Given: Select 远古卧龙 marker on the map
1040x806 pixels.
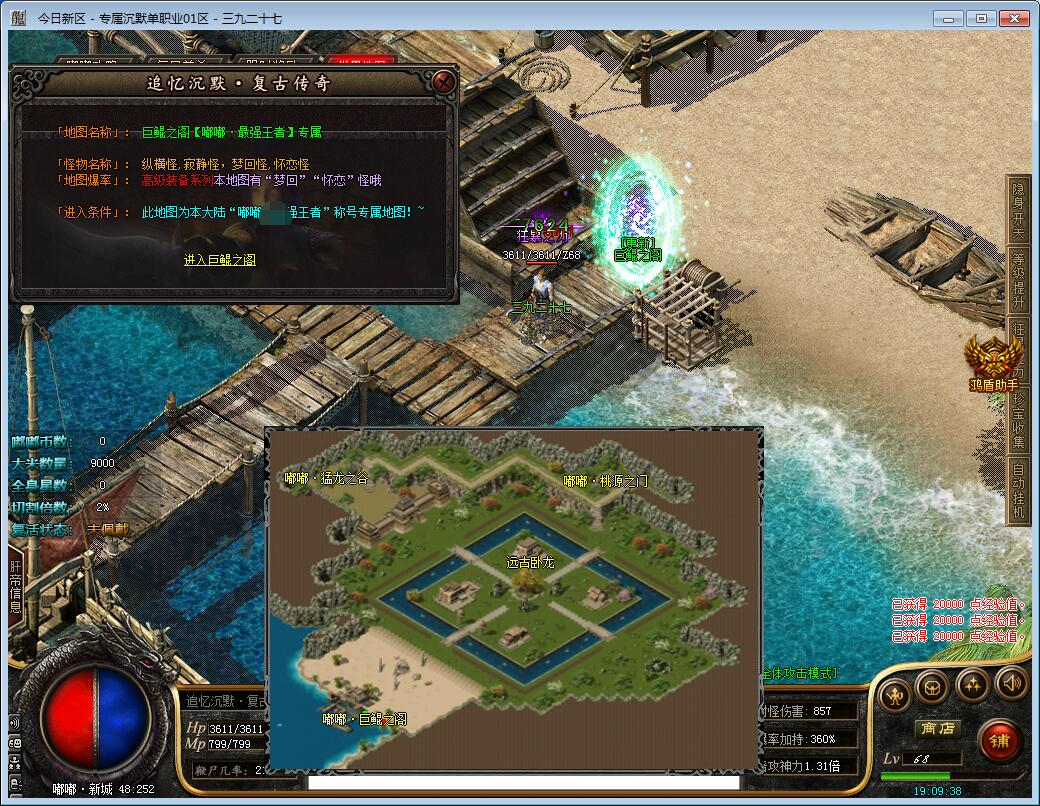Looking at the screenshot, I should coord(530,564).
